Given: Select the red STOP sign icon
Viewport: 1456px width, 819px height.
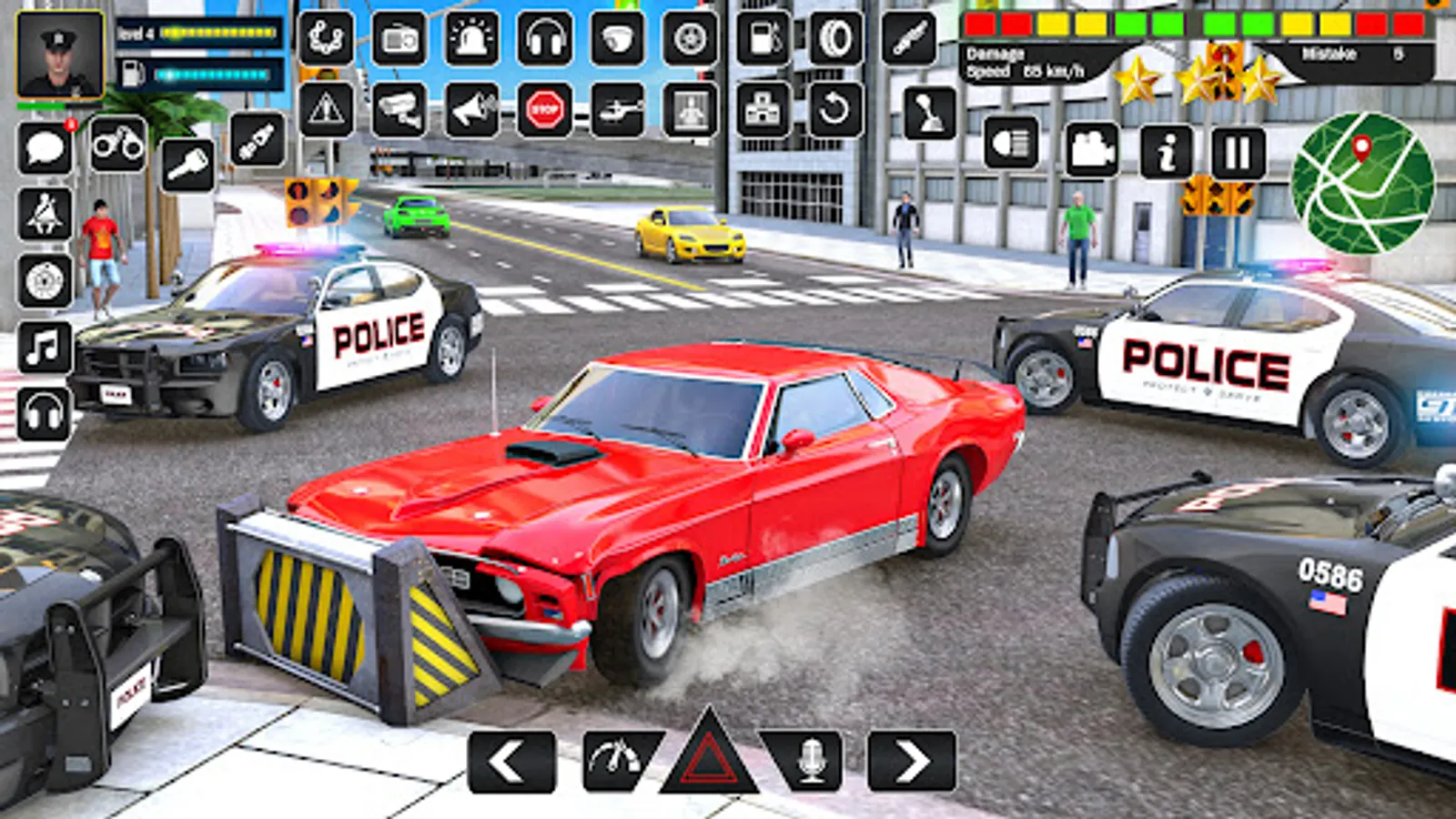Looking at the screenshot, I should pyautogui.click(x=543, y=107).
